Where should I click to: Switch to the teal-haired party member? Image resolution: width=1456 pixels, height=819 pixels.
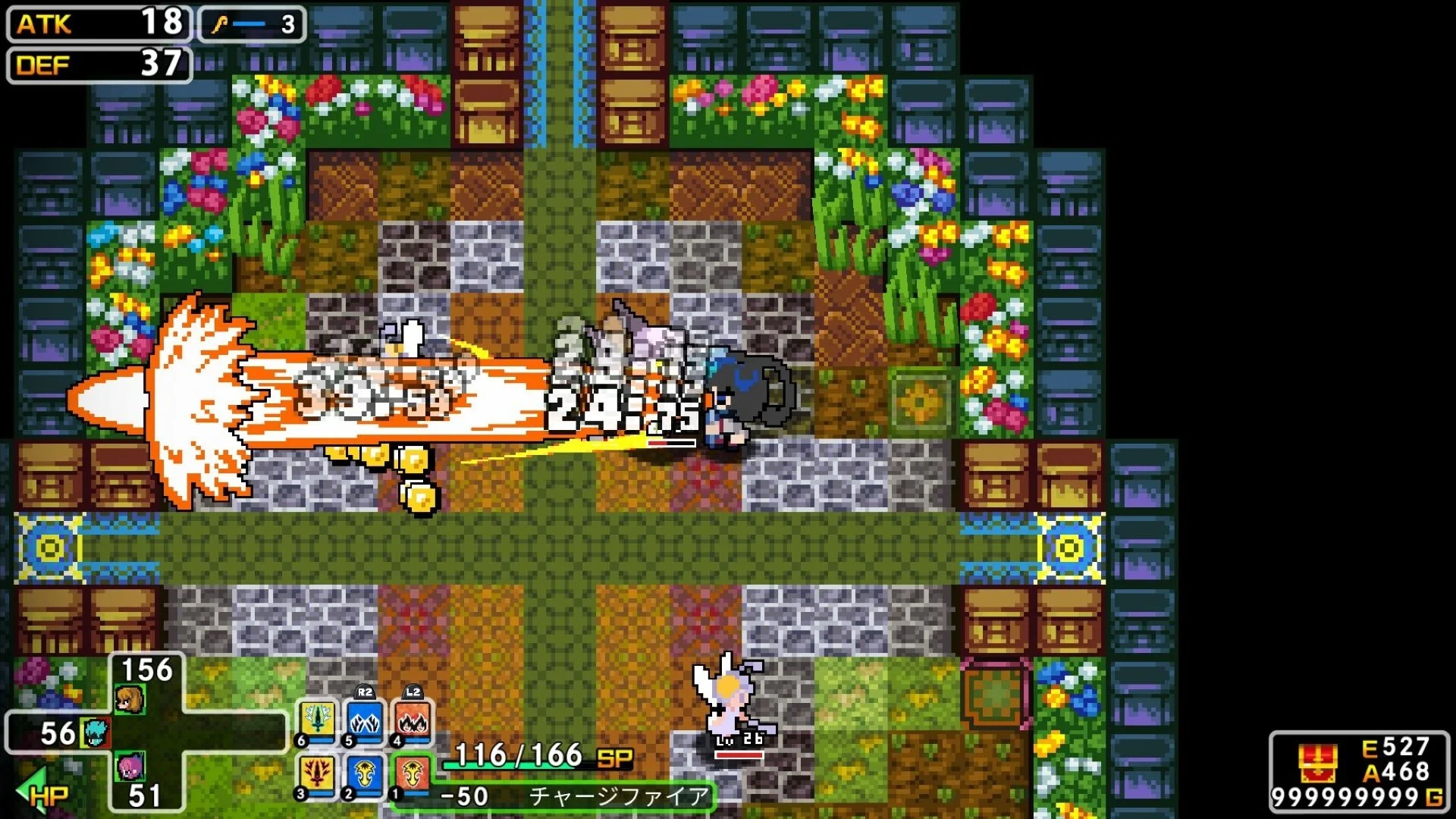(96, 733)
